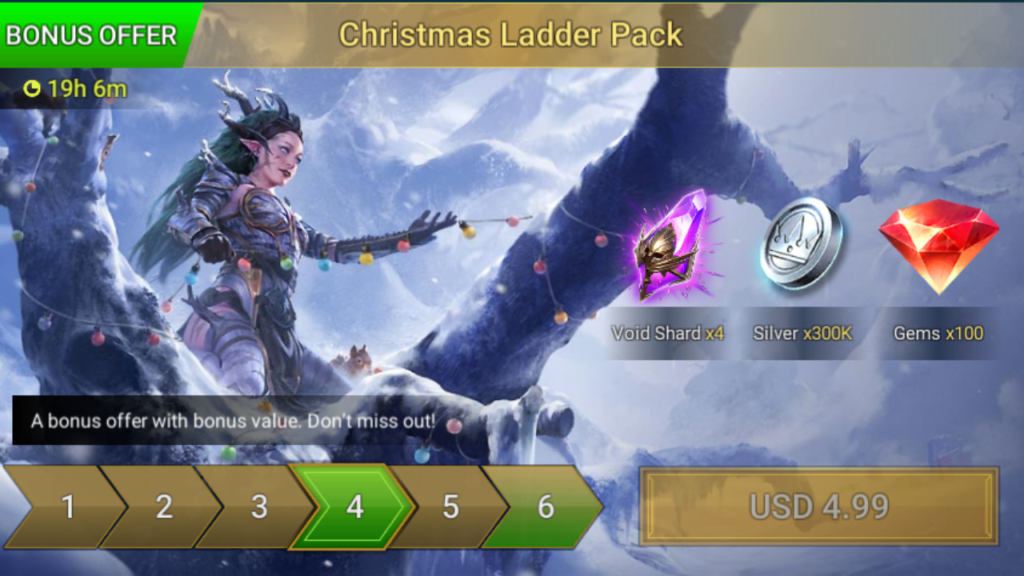Image resolution: width=1024 pixels, height=576 pixels.
Task: Select ladder step 1
Action: click(x=68, y=507)
